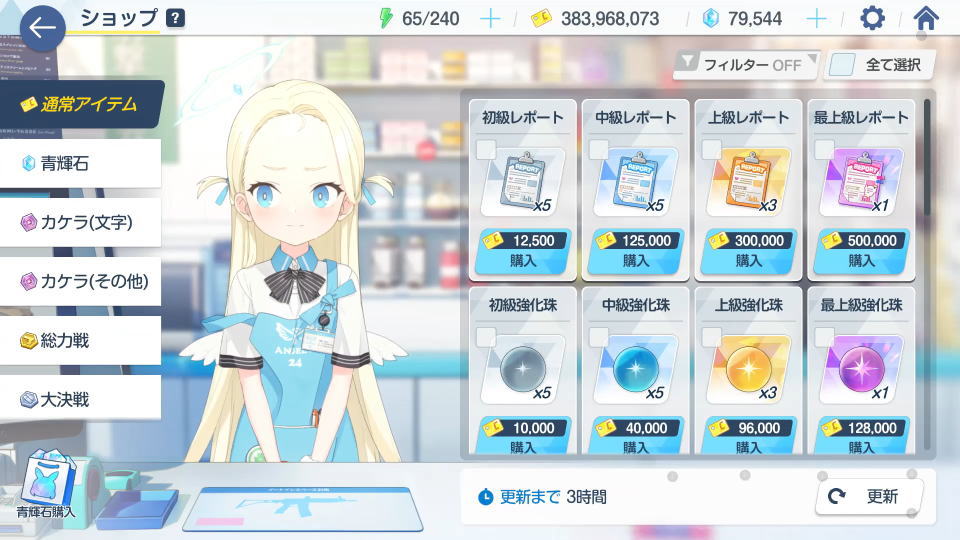Switch to the 青輝石 shop tab
The height and width of the screenshot is (540, 960).
click(80, 163)
